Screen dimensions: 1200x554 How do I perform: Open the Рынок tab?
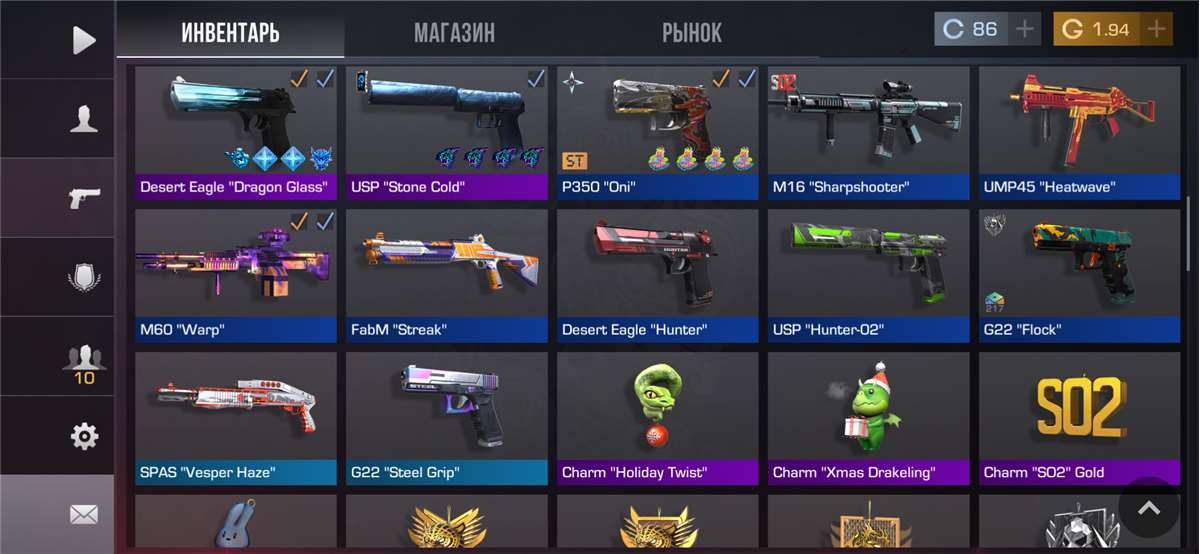coord(691,32)
